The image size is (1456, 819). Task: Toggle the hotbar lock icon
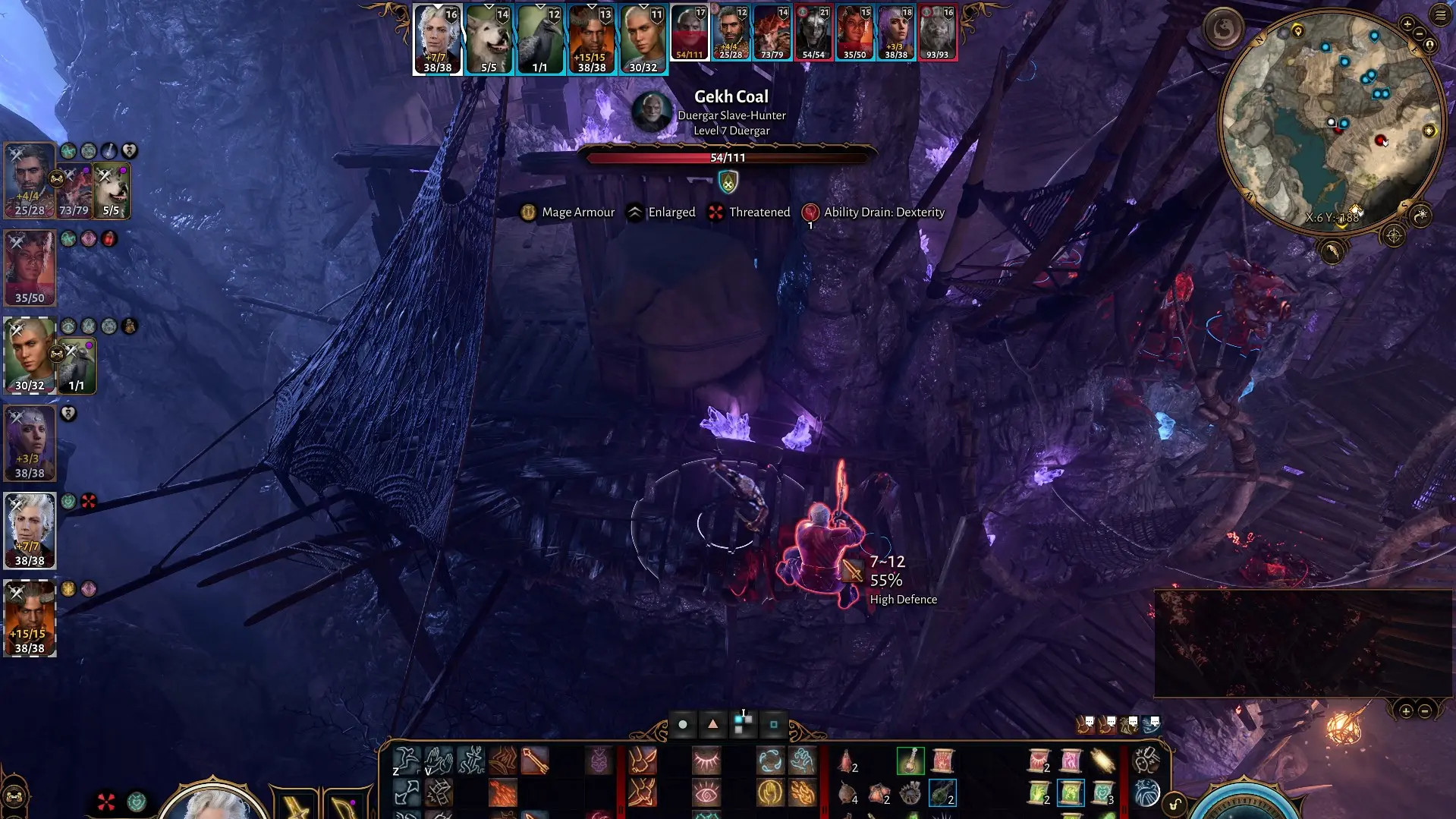[x=1175, y=805]
